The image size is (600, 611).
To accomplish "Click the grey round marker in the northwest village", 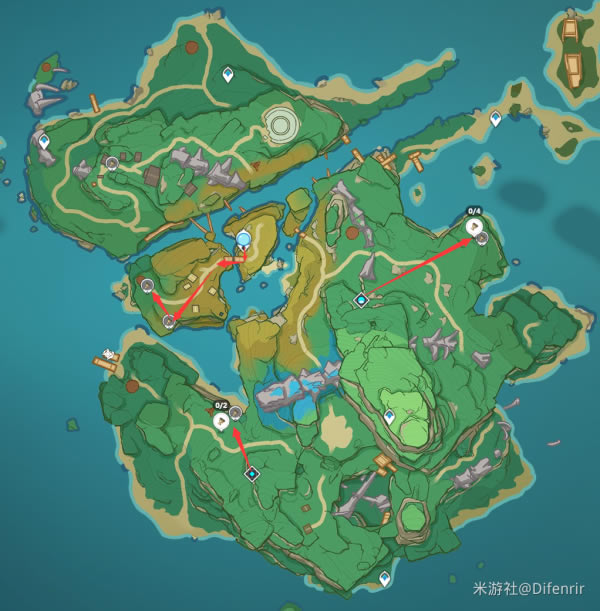I will pos(112,161).
